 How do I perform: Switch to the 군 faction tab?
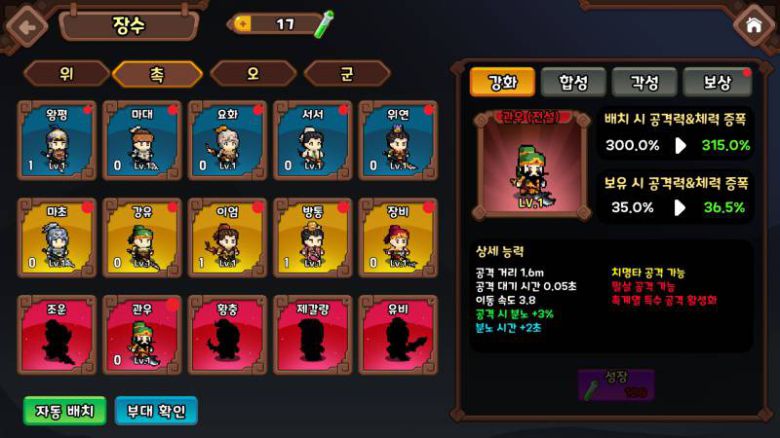point(347,73)
